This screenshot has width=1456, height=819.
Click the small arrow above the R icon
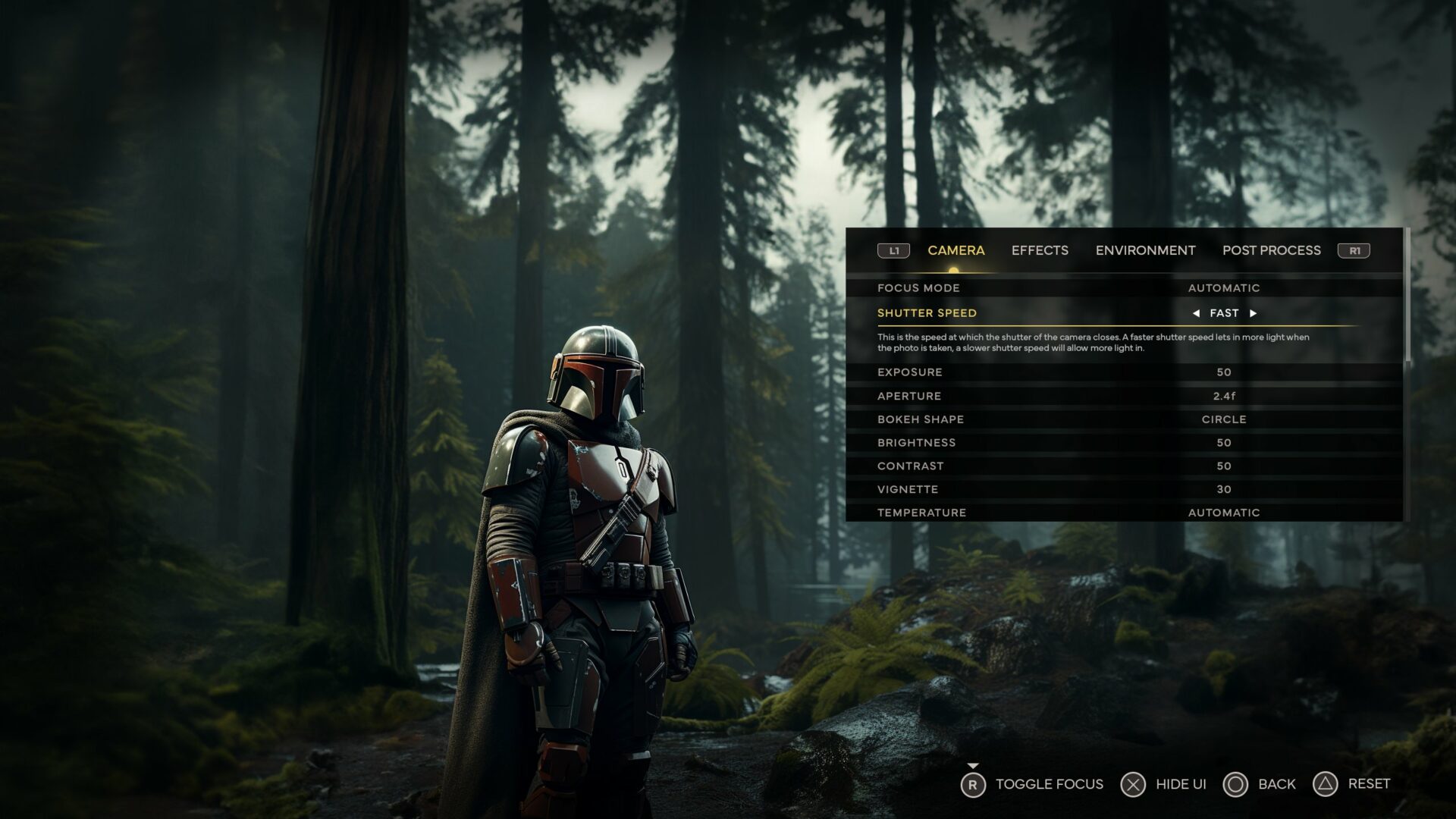tap(974, 766)
